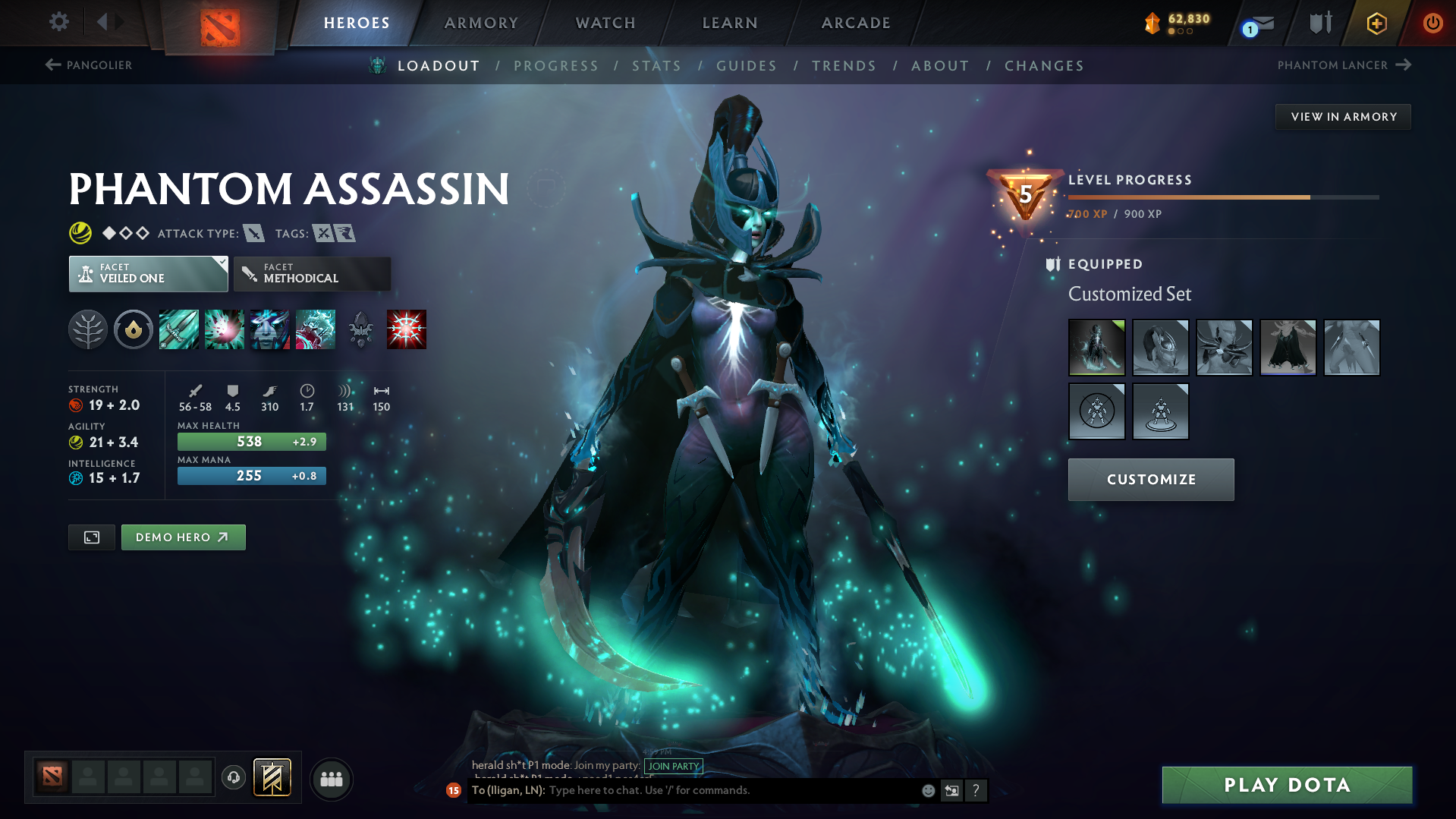Viewport: 1456px width, 819px height.
Task: Open the friends list icon bottom left
Action: tap(331, 779)
